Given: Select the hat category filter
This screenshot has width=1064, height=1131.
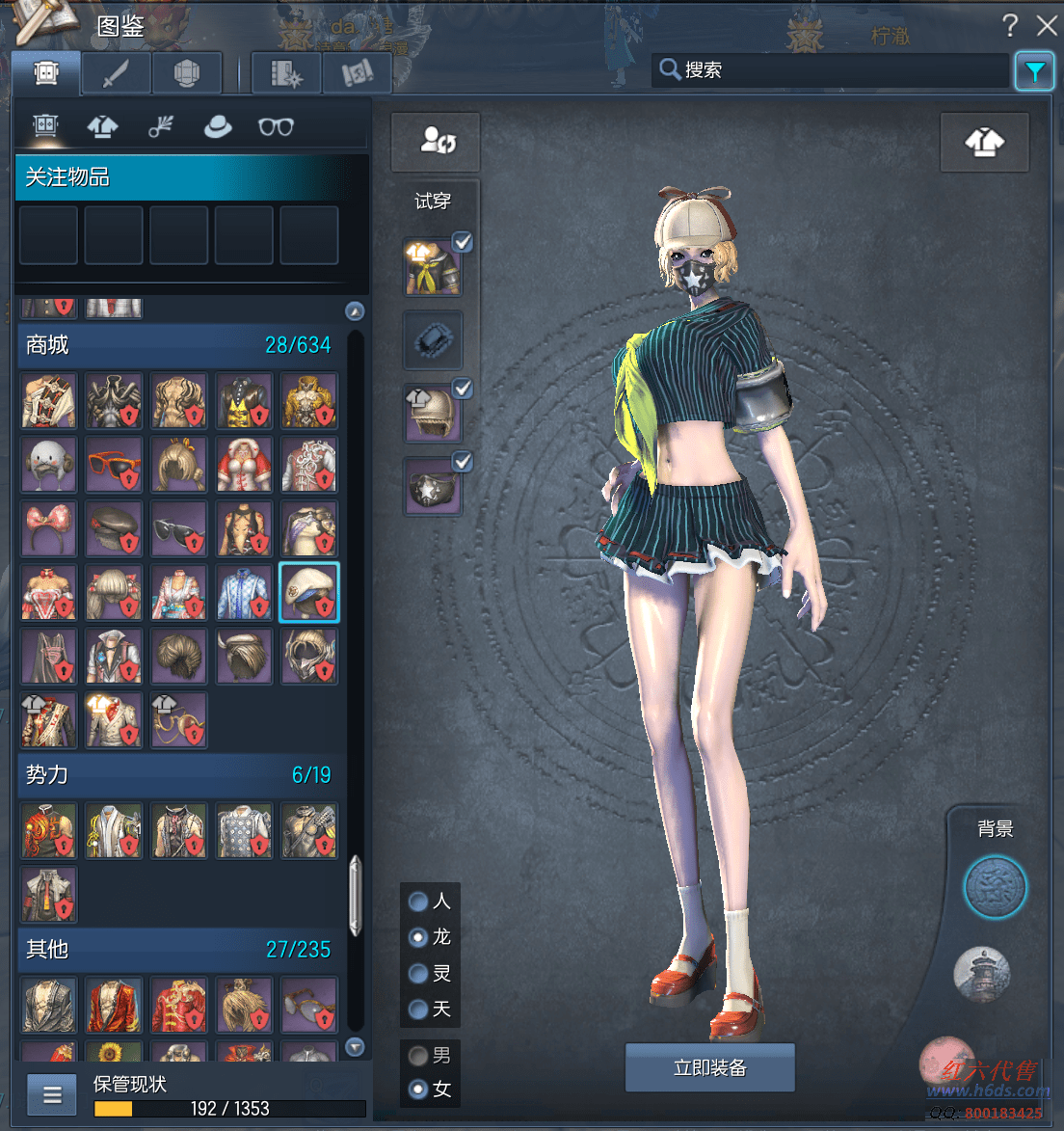Looking at the screenshot, I should pyautogui.click(x=218, y=126).
